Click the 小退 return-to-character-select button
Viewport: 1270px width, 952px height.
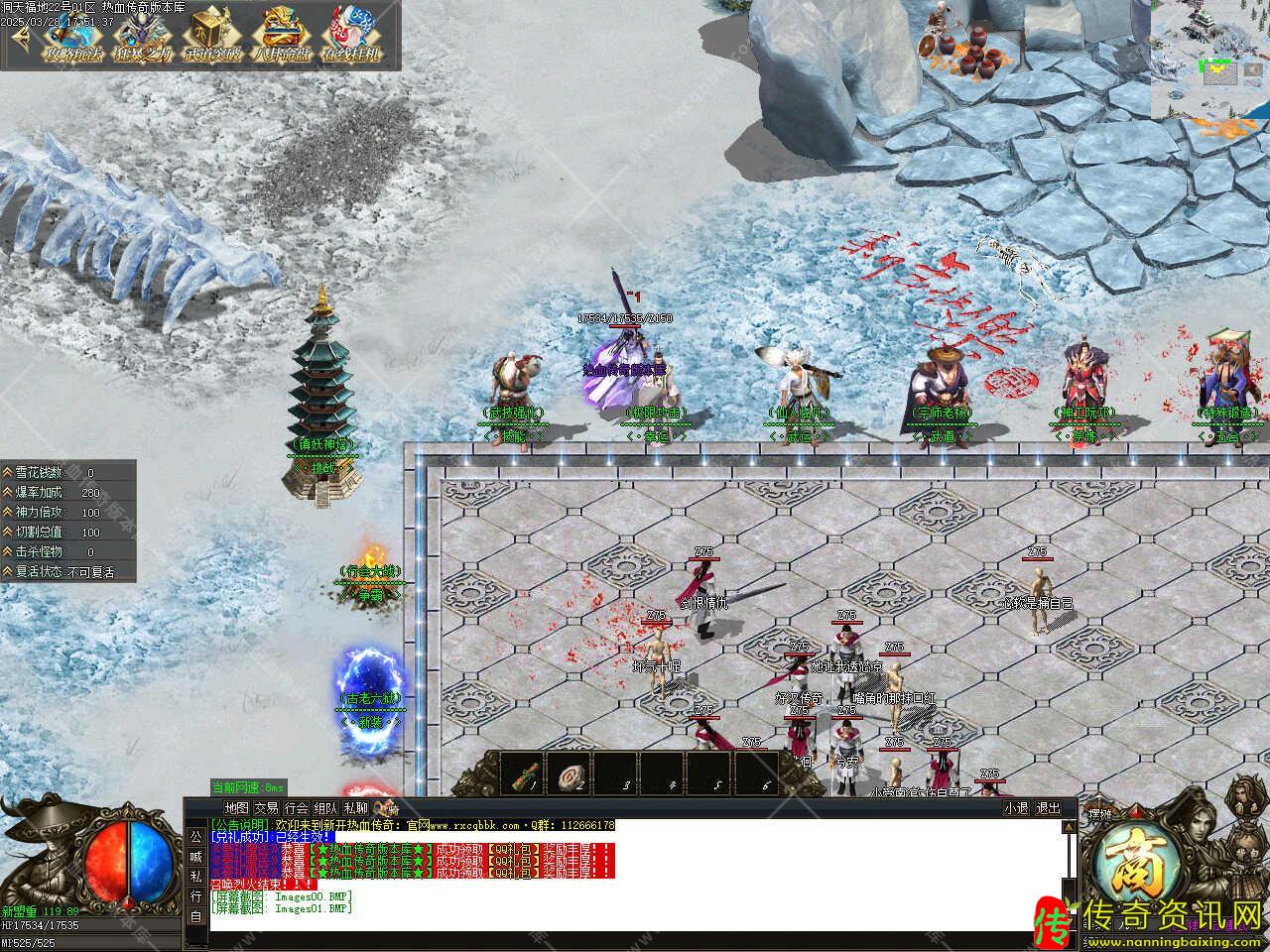pyautogui.click(x=1015, y=808)
